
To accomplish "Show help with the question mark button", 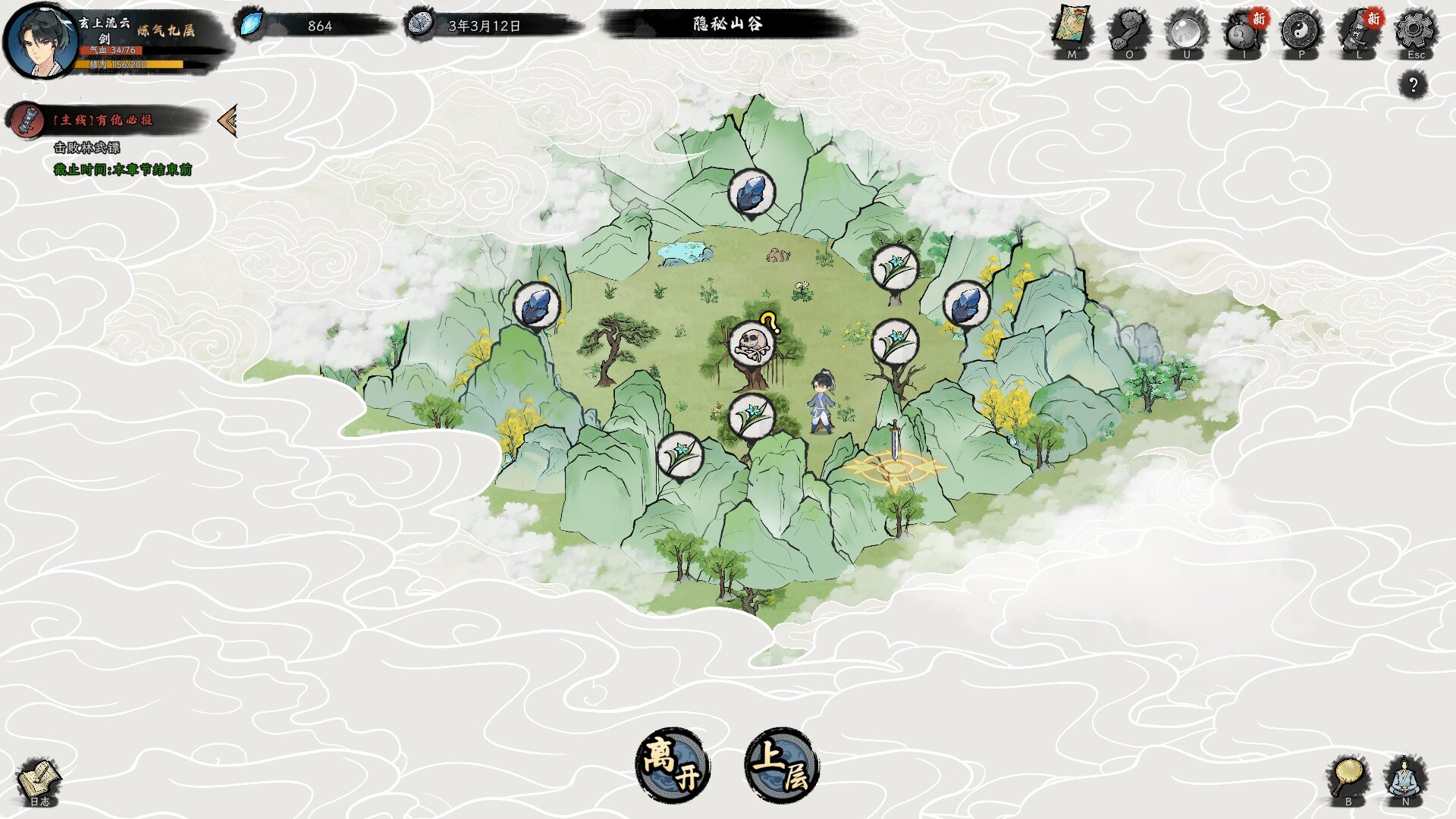I will 1413,84.
